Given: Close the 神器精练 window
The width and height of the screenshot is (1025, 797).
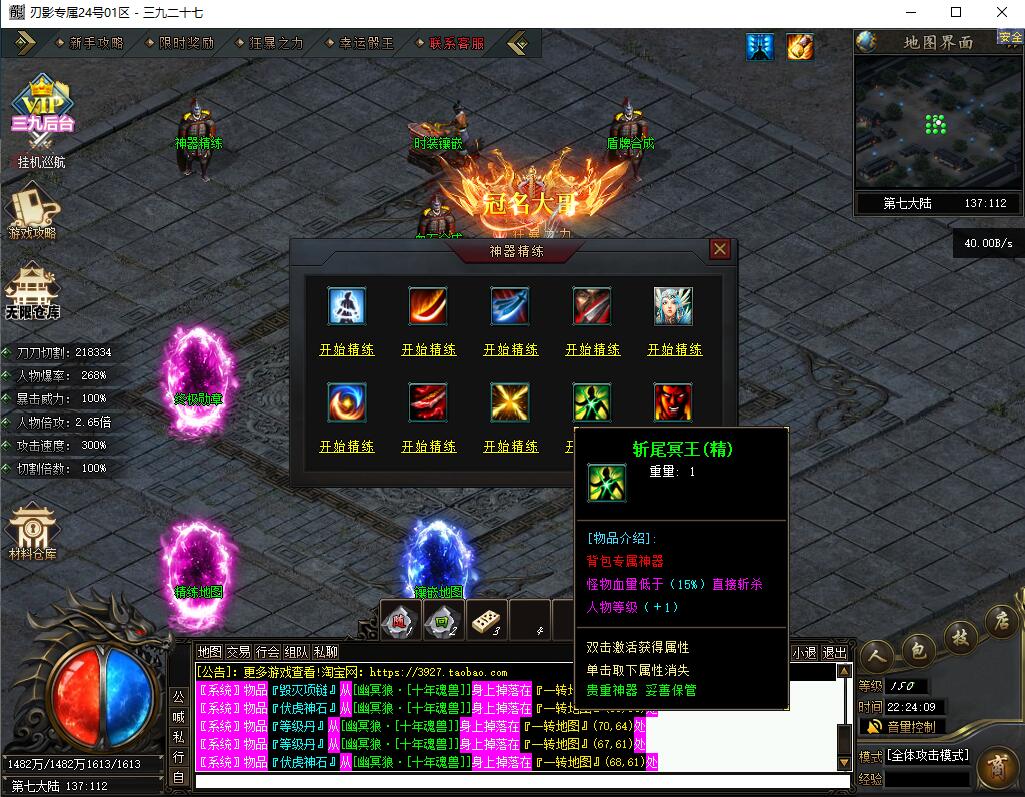Looking at the screenshot, I should click(x=719, y=249).
